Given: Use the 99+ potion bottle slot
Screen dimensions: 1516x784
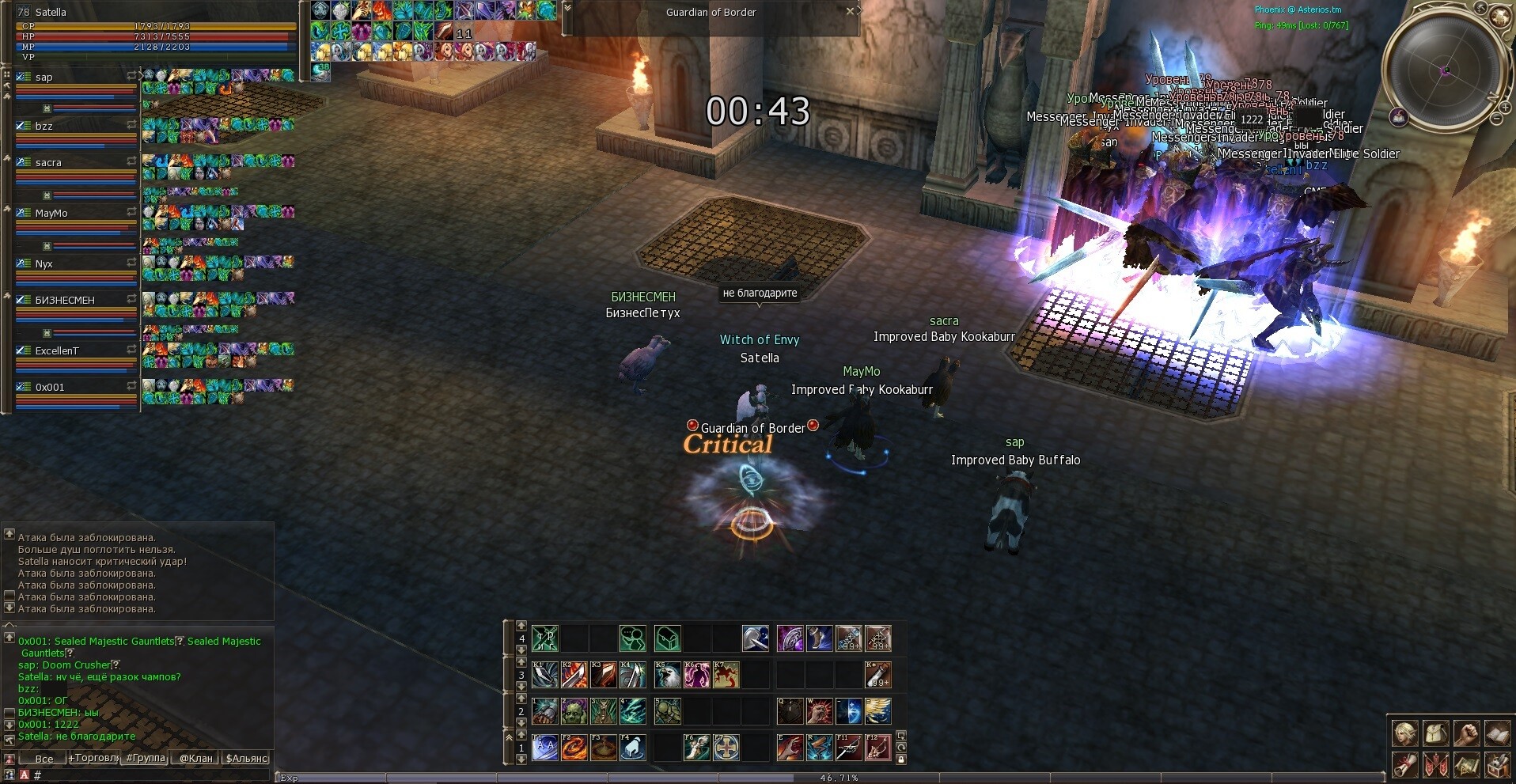Looking at the screenshot, I should 877,675.
